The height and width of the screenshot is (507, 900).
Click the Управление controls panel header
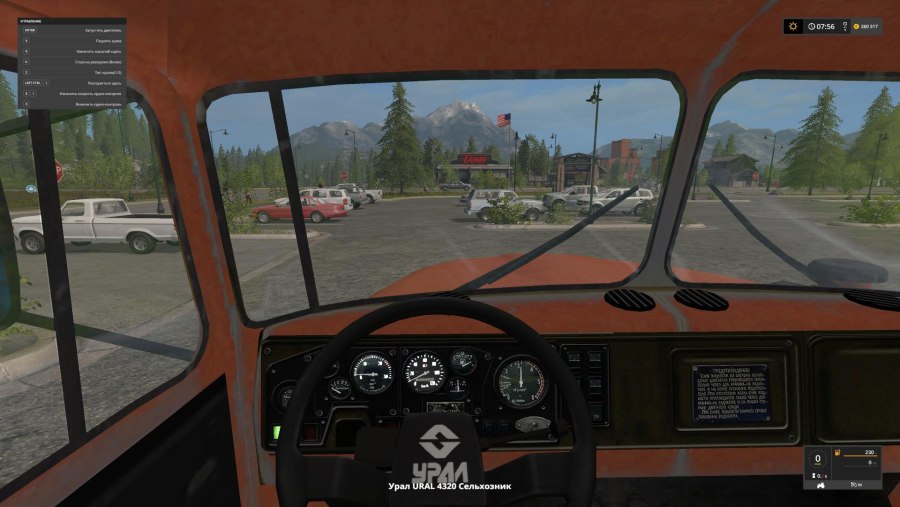[30, 20]
